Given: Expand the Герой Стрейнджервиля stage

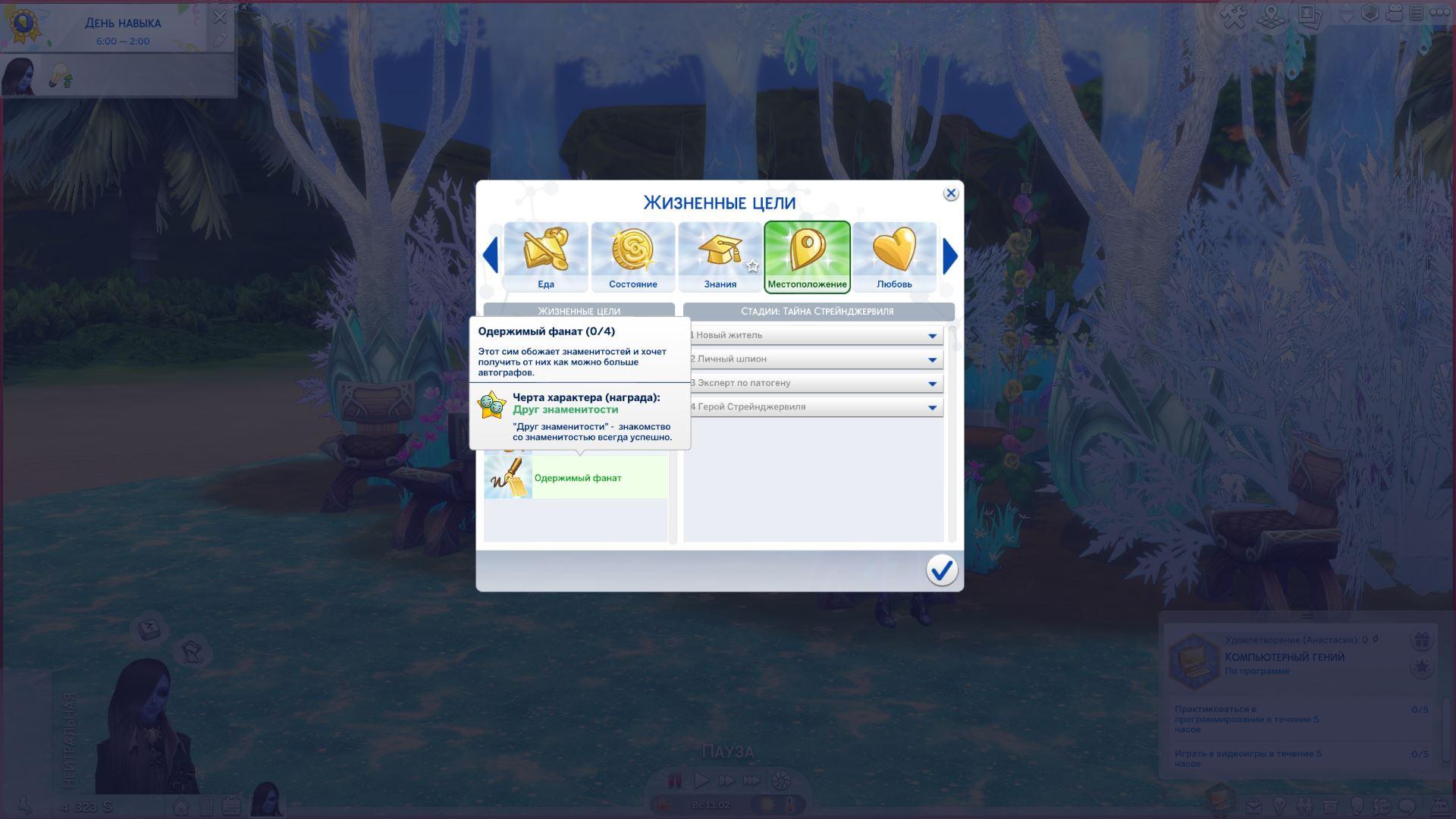Looking at the screenshot, I should [x=932, y=407].
